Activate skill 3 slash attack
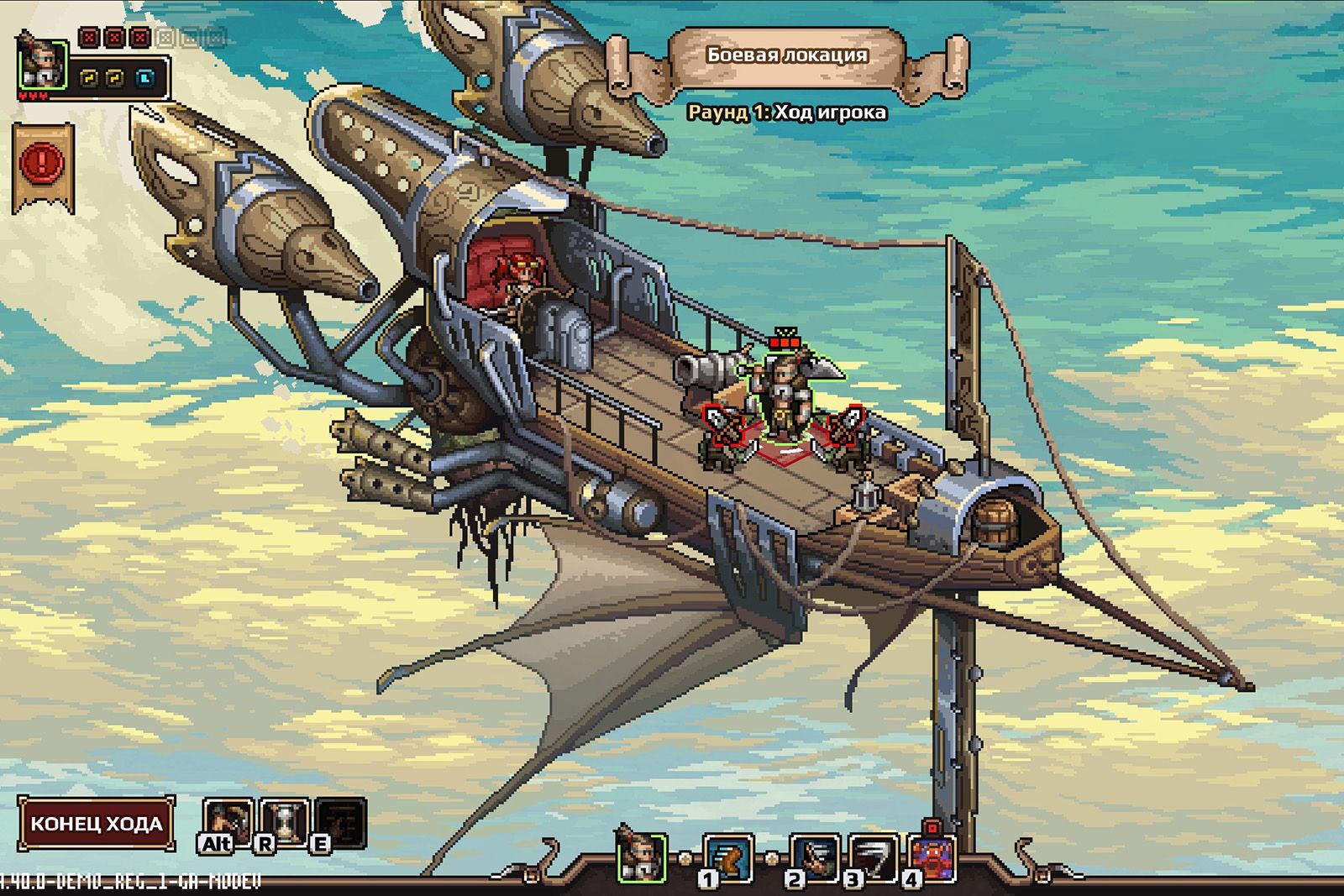This screenshot has width=1344, height=896. coord(873,858)
